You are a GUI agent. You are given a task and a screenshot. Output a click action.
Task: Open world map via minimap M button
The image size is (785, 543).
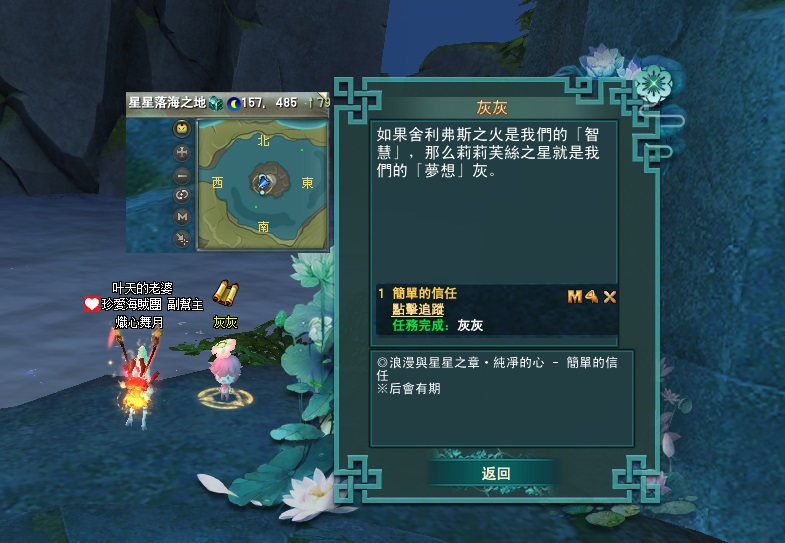pyautogui.click(x=182, y=216)
